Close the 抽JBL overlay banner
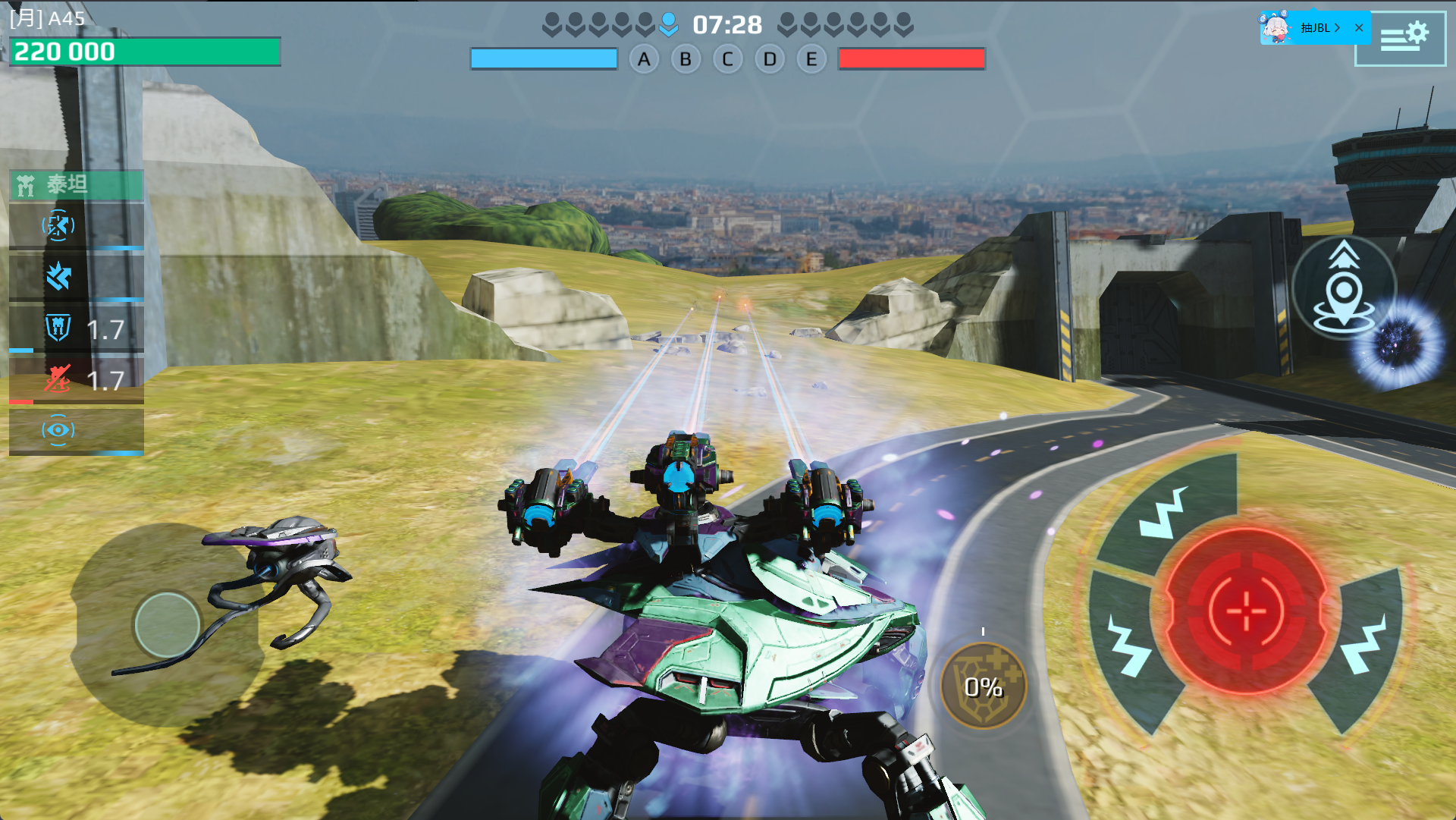Image resolution: width=1456 pixels, height=820 pixels. point(1359,28)
